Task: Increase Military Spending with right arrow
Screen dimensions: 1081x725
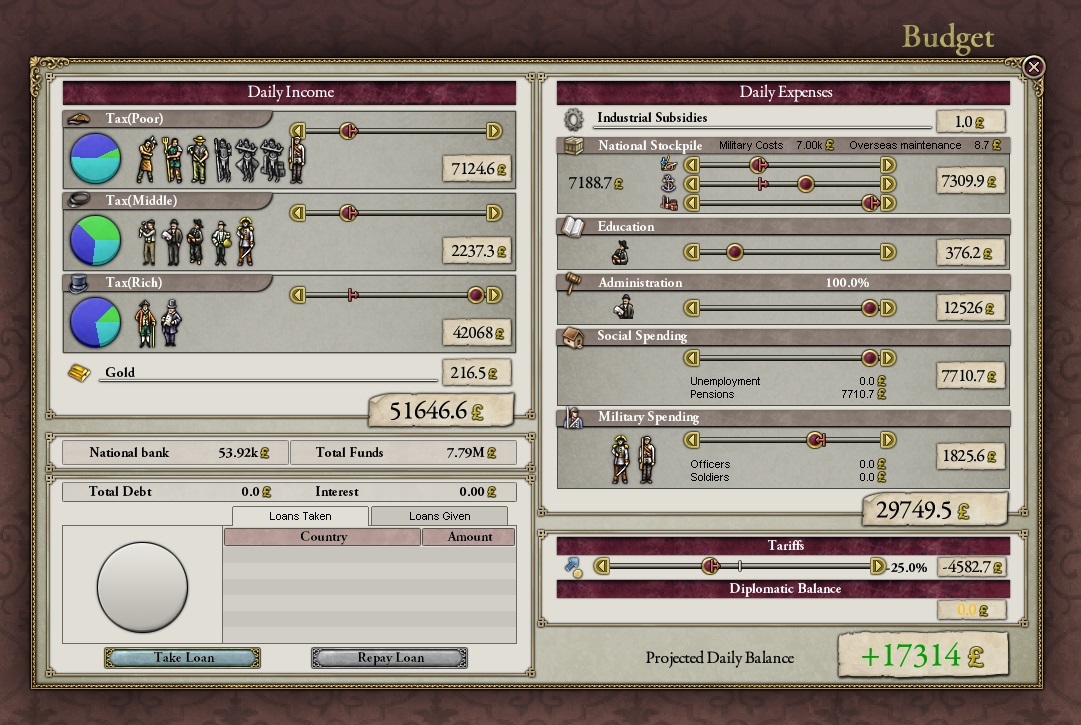Action: pos(888,440)
